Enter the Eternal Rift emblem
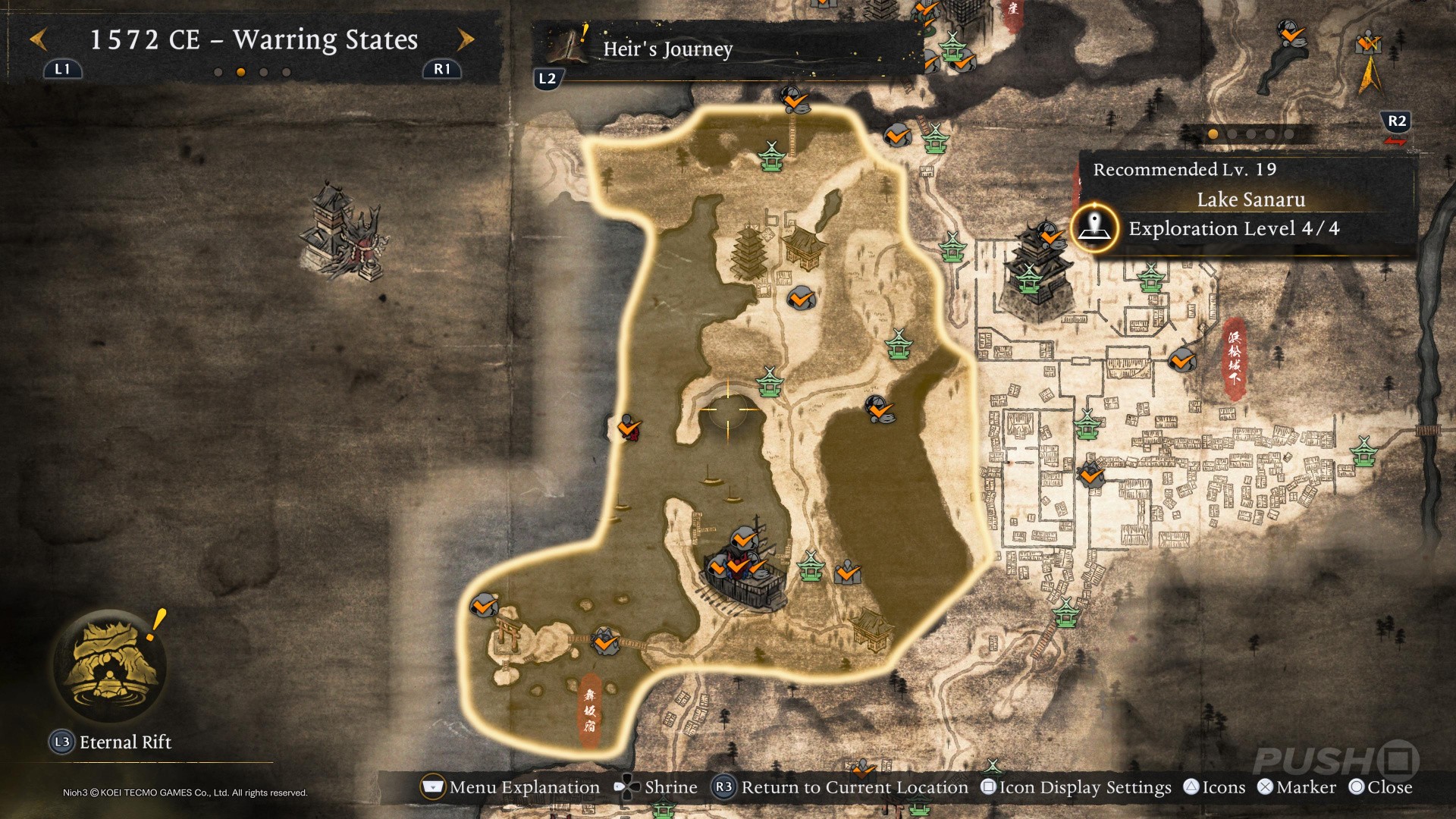1456x819 pixels. 111,665
